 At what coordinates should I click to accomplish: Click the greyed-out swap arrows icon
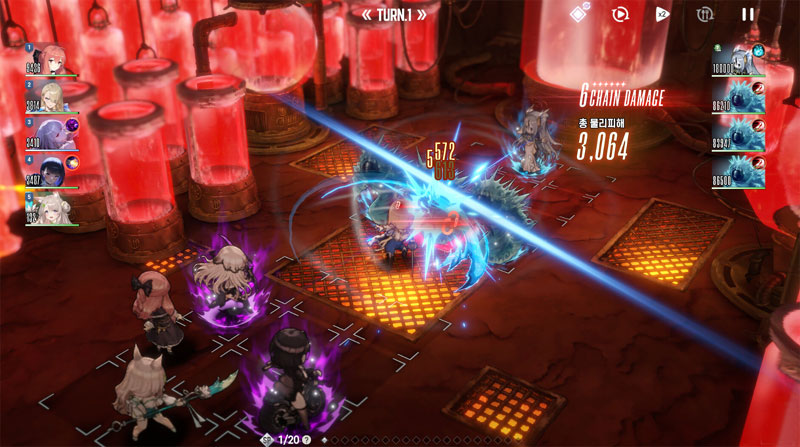[x=704, y=14]
